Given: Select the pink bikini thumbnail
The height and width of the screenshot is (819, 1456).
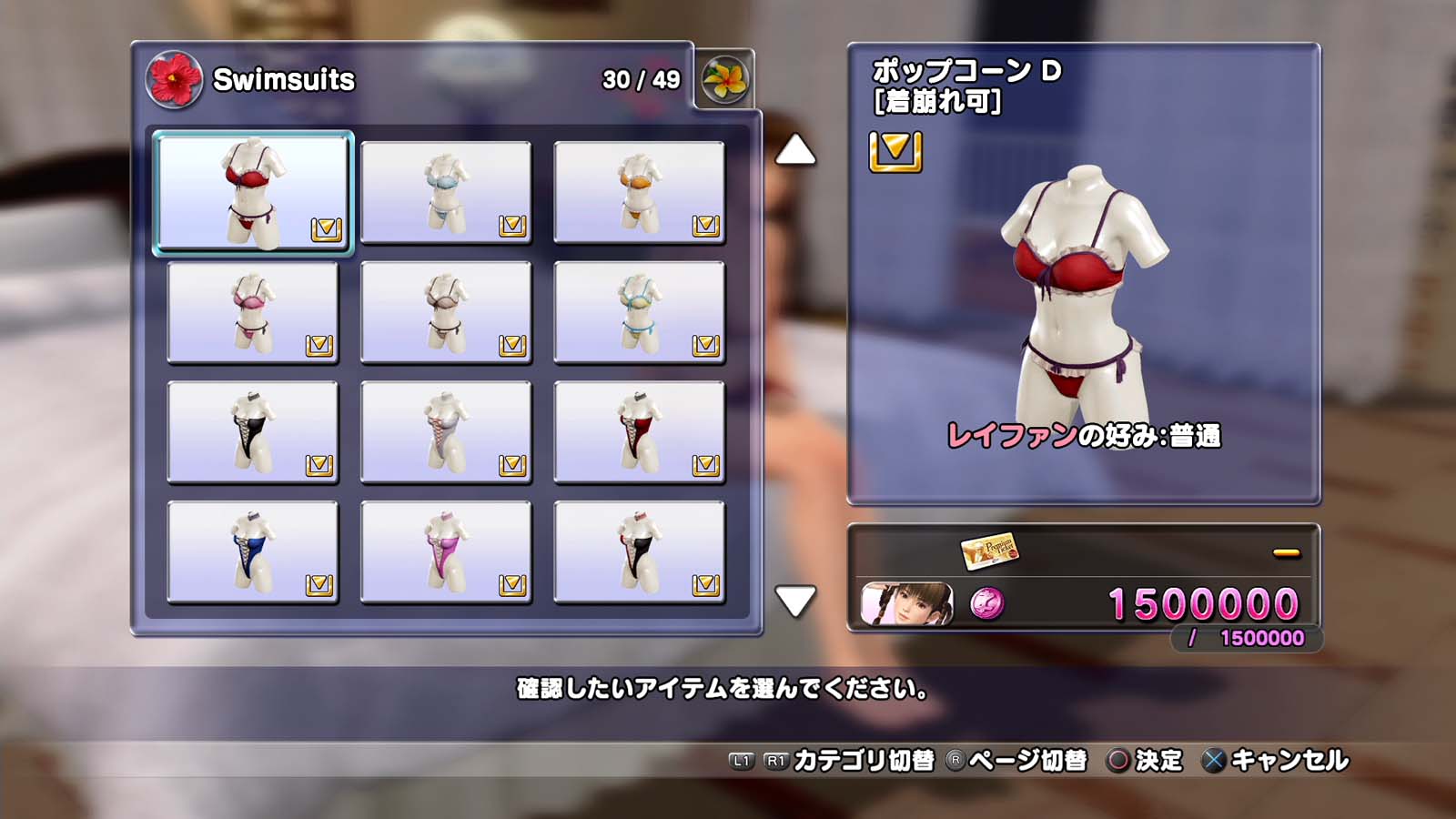Looking at the screenshot, I should tap(253, 312).
